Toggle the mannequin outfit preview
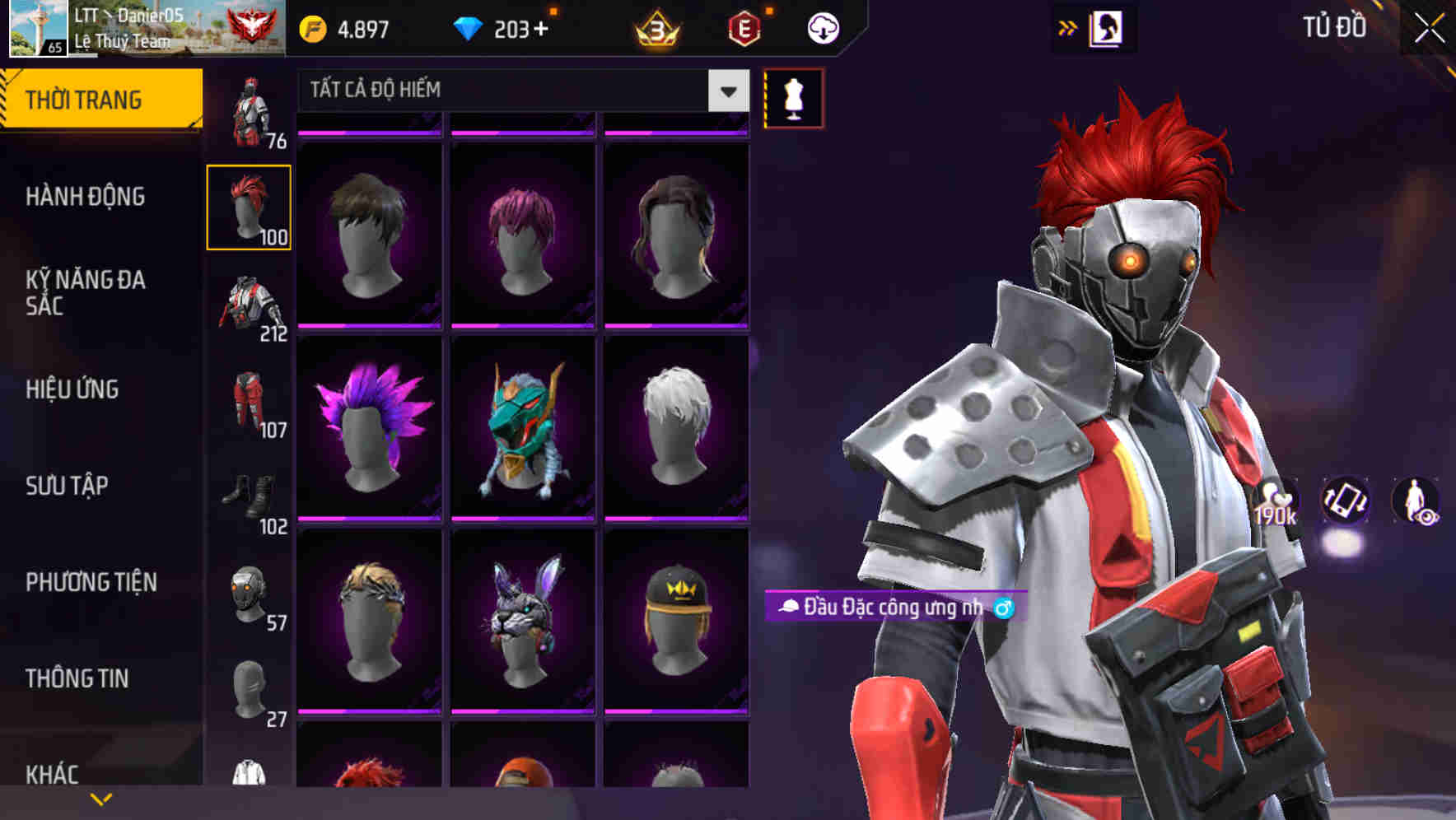Screen dimensions: 1456x820 pos(793,97)
